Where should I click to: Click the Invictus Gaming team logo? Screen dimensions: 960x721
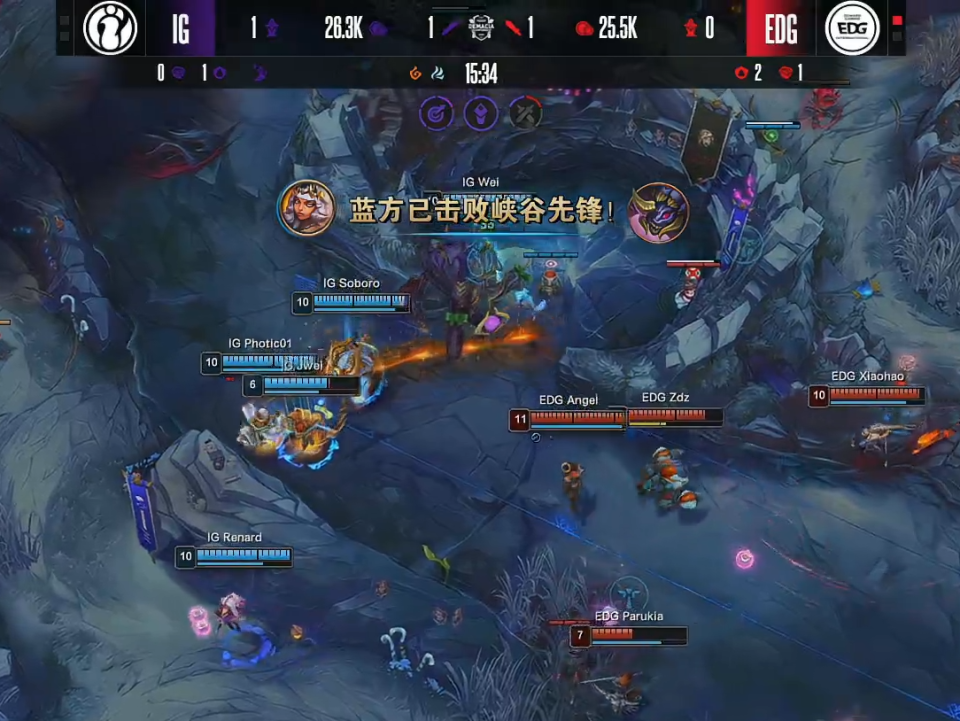click(109, 28)
